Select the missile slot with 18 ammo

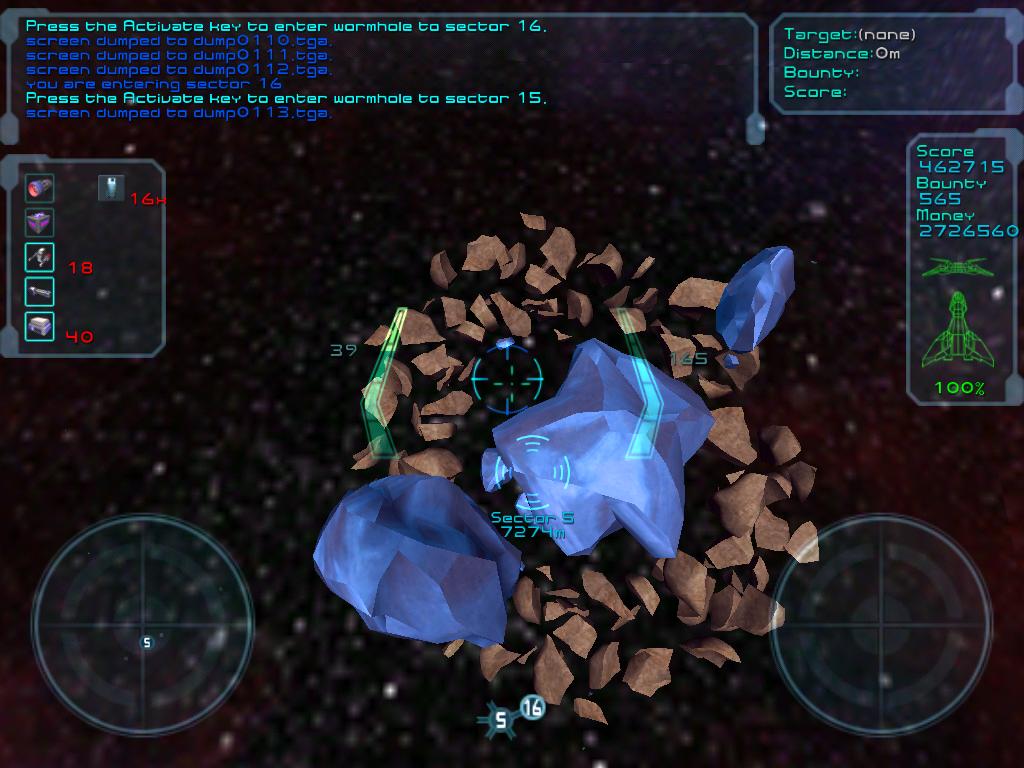40,257
